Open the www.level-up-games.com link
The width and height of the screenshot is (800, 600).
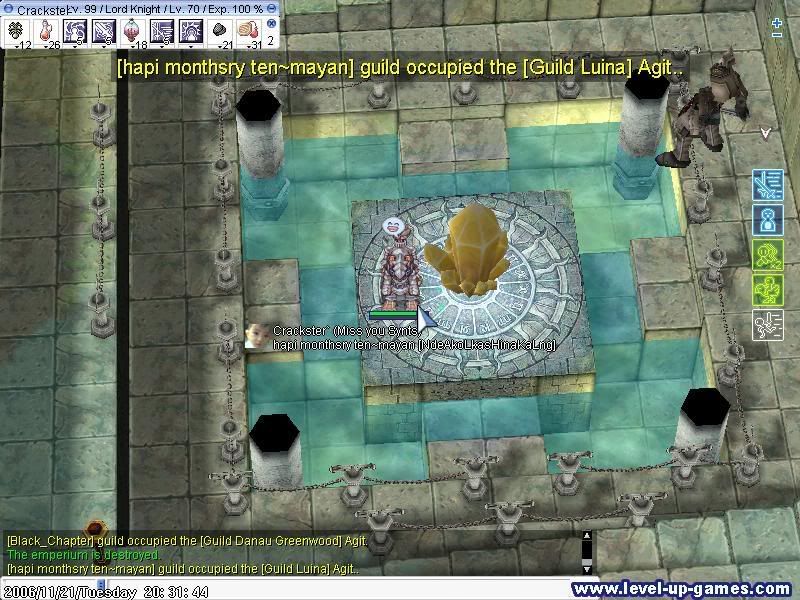[684, 589]
